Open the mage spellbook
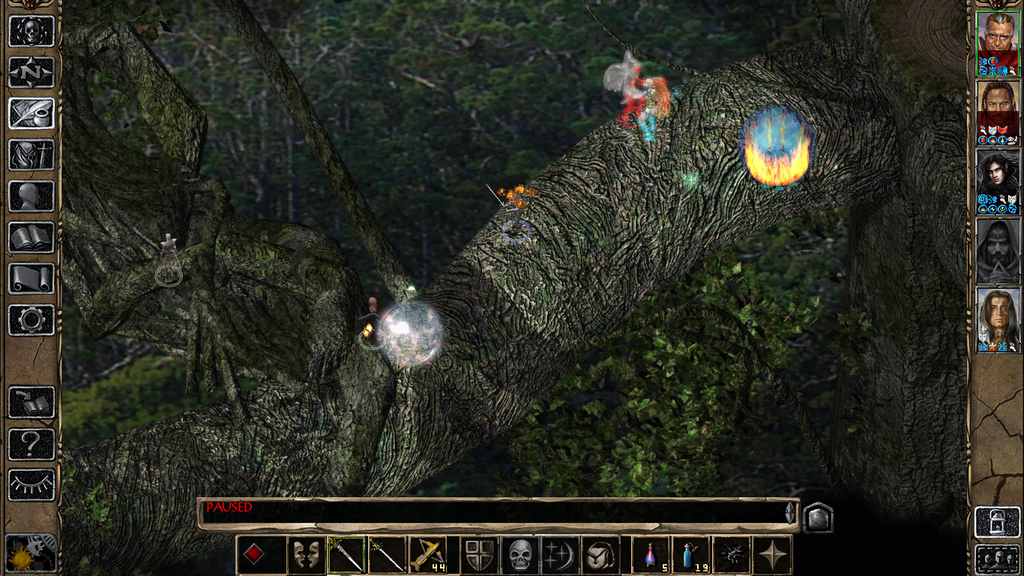 click(31, 237)
